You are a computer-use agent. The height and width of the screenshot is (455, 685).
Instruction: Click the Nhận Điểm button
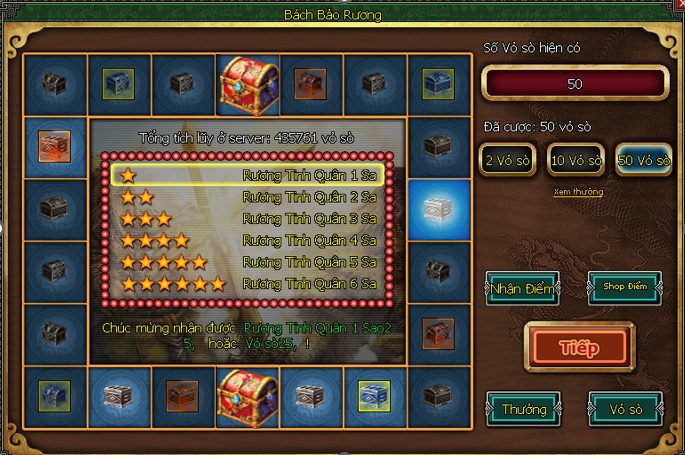pyautogui.click(x=522, y=289)
